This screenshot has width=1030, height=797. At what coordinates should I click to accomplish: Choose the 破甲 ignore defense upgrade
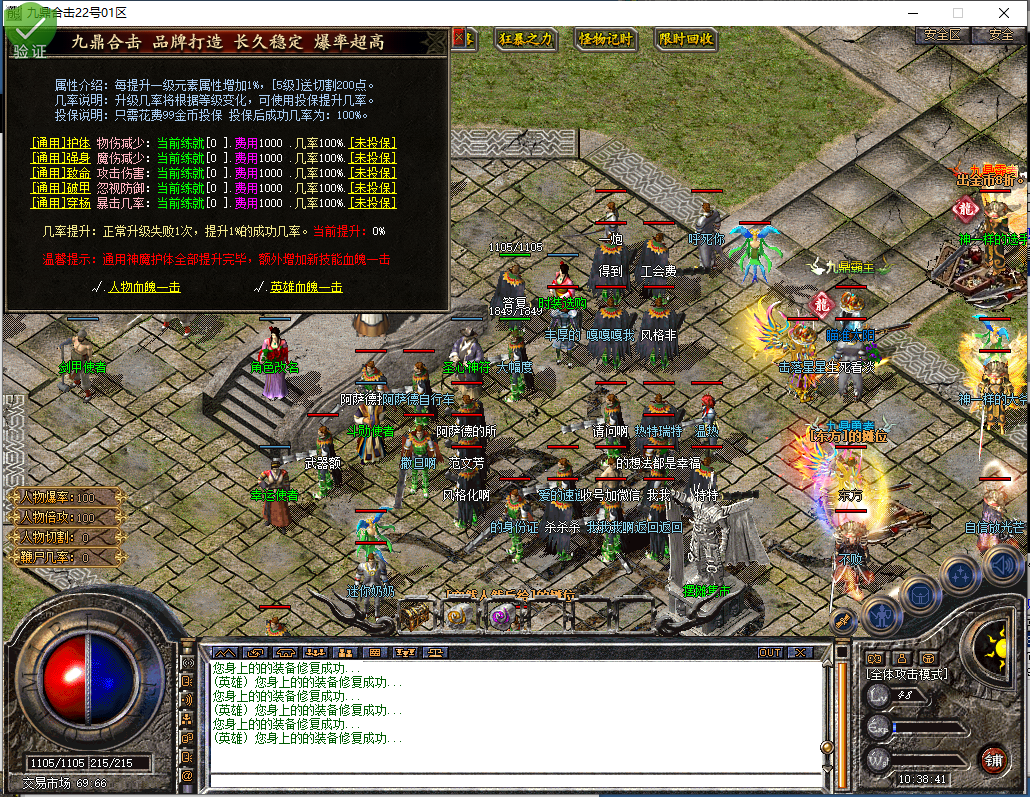click(60, 188)
